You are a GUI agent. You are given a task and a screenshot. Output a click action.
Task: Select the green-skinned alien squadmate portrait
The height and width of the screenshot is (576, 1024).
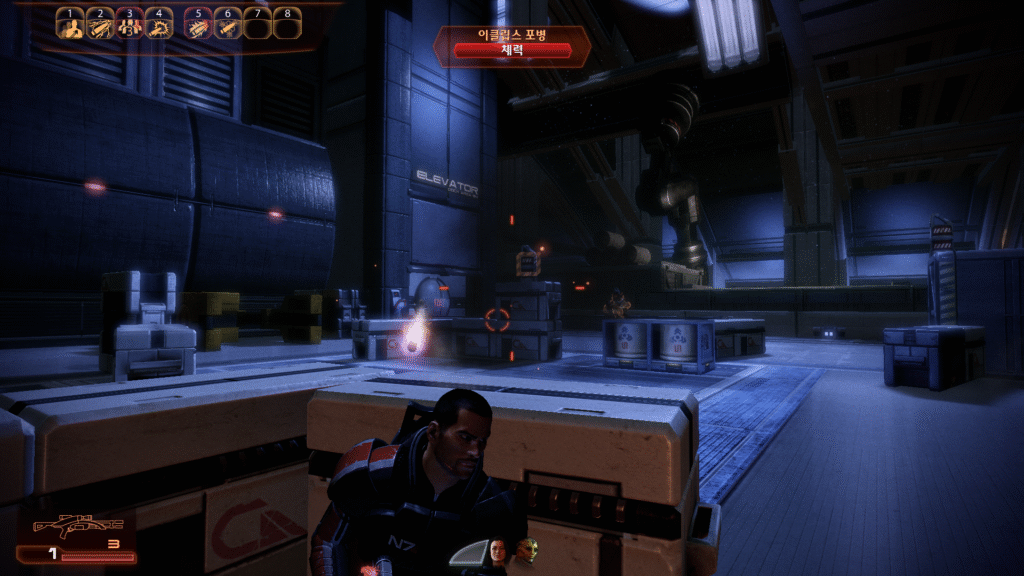(527, 549)
